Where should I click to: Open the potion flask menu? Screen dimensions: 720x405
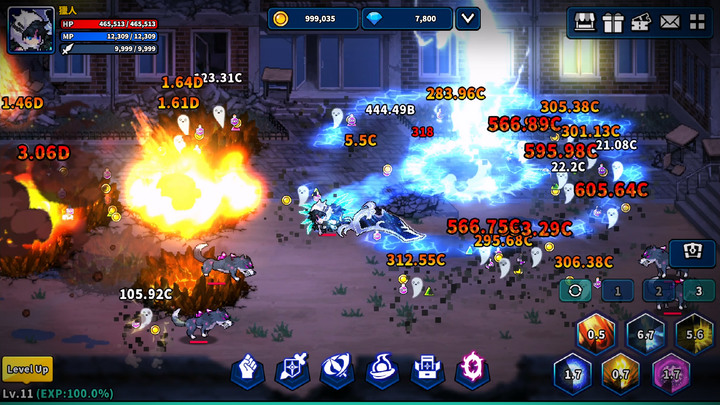[383, 370]
